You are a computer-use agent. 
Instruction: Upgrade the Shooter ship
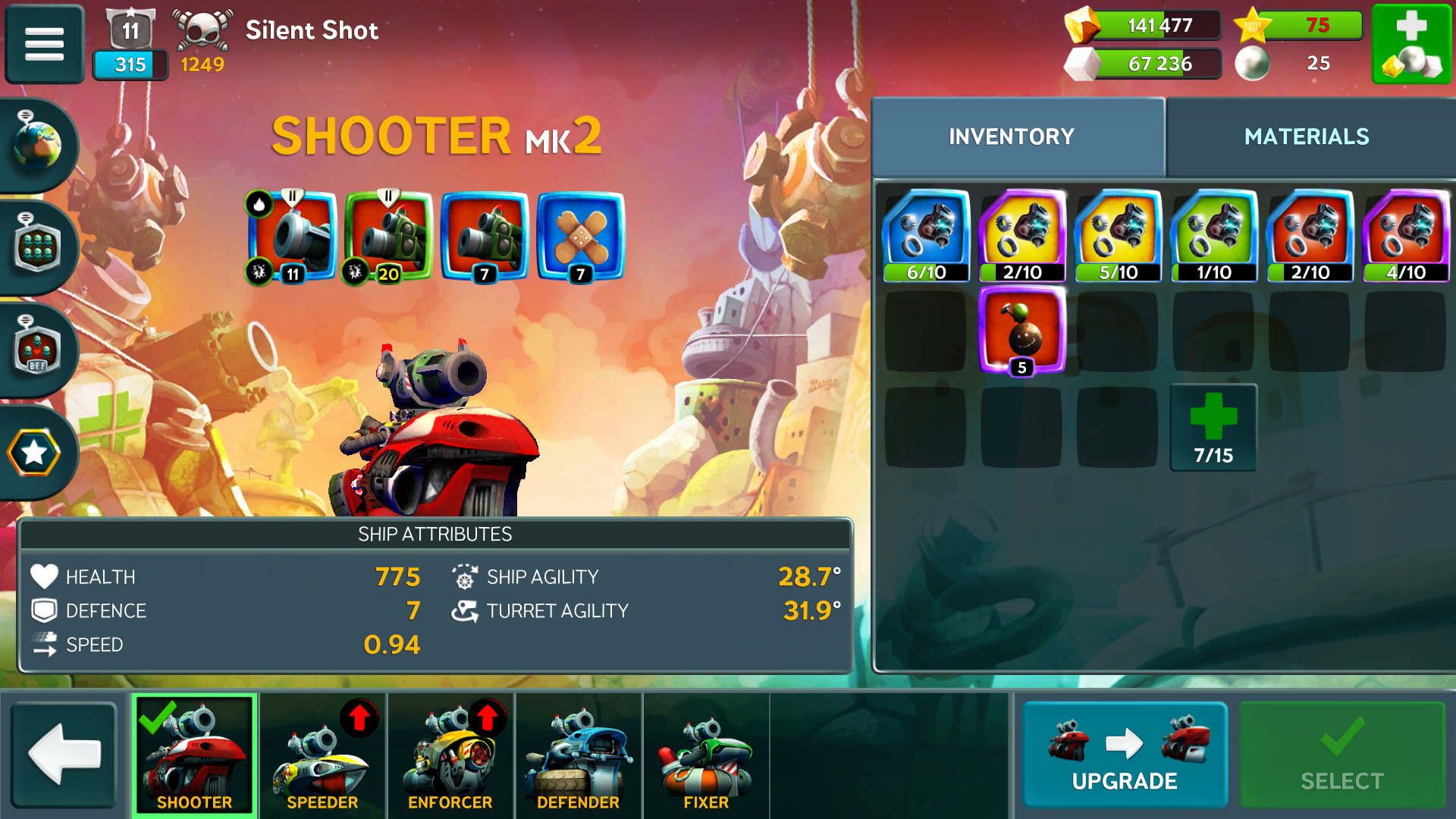(1124, 755)
